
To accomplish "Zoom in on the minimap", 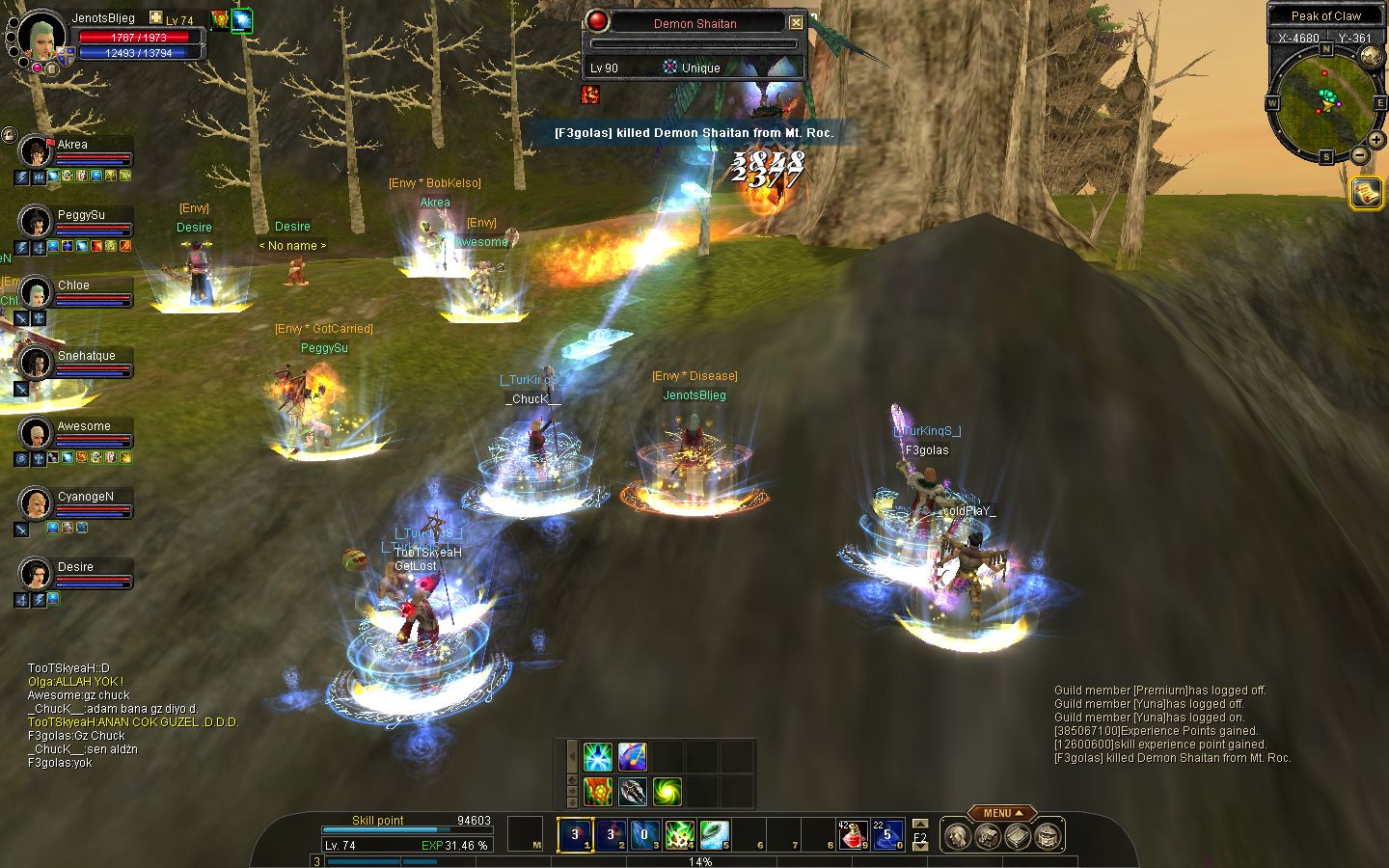I will tap(1376, 141).
